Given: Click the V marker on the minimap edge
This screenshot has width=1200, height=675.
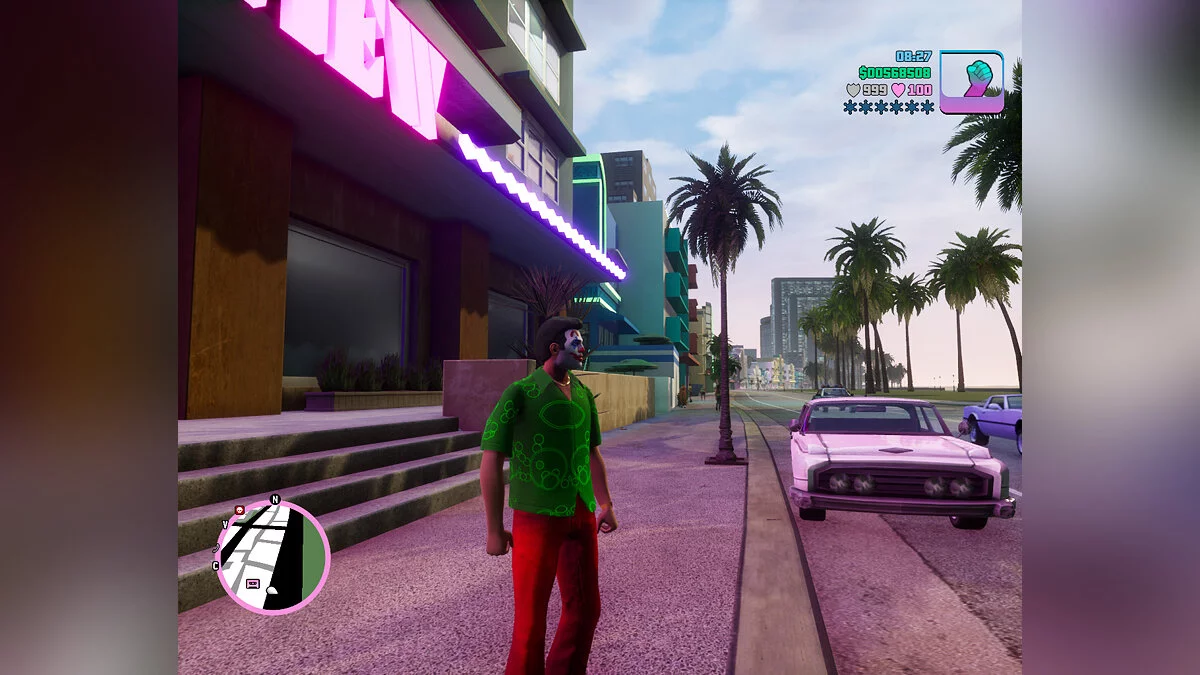Looking at the screenshot, I should click(x=225, y=524).
